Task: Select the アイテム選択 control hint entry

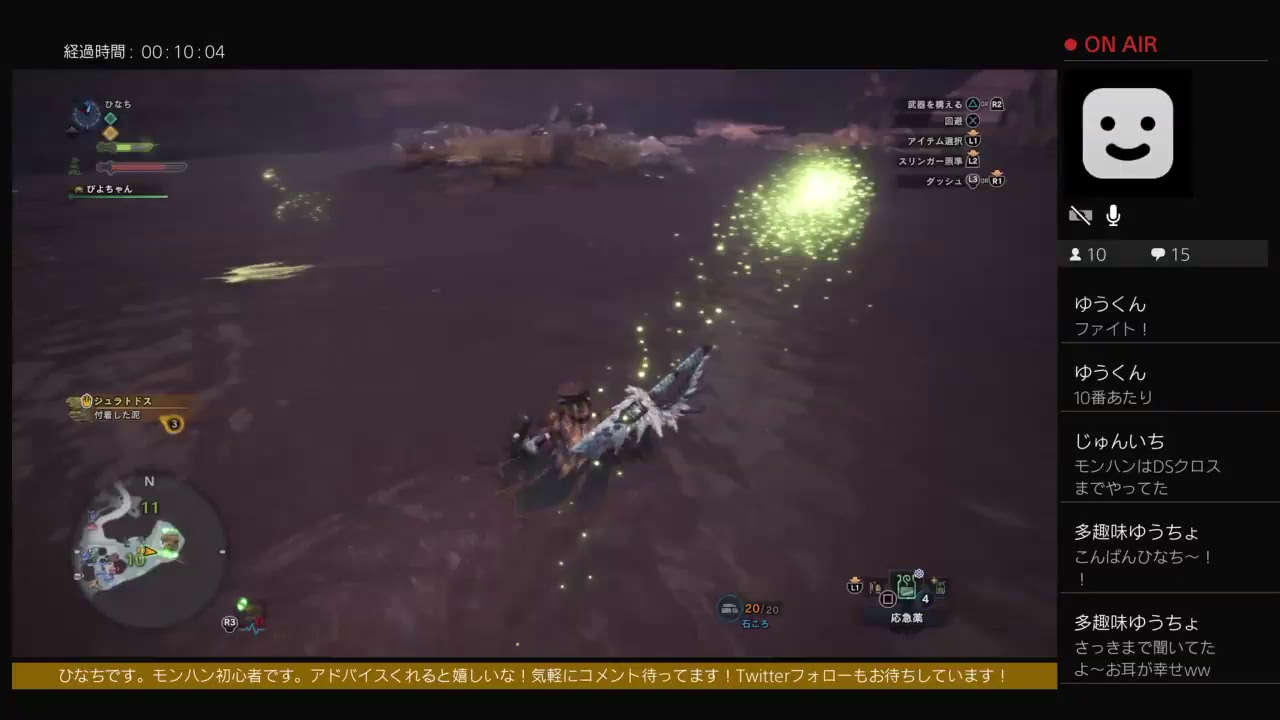Action: pos(935,142)
